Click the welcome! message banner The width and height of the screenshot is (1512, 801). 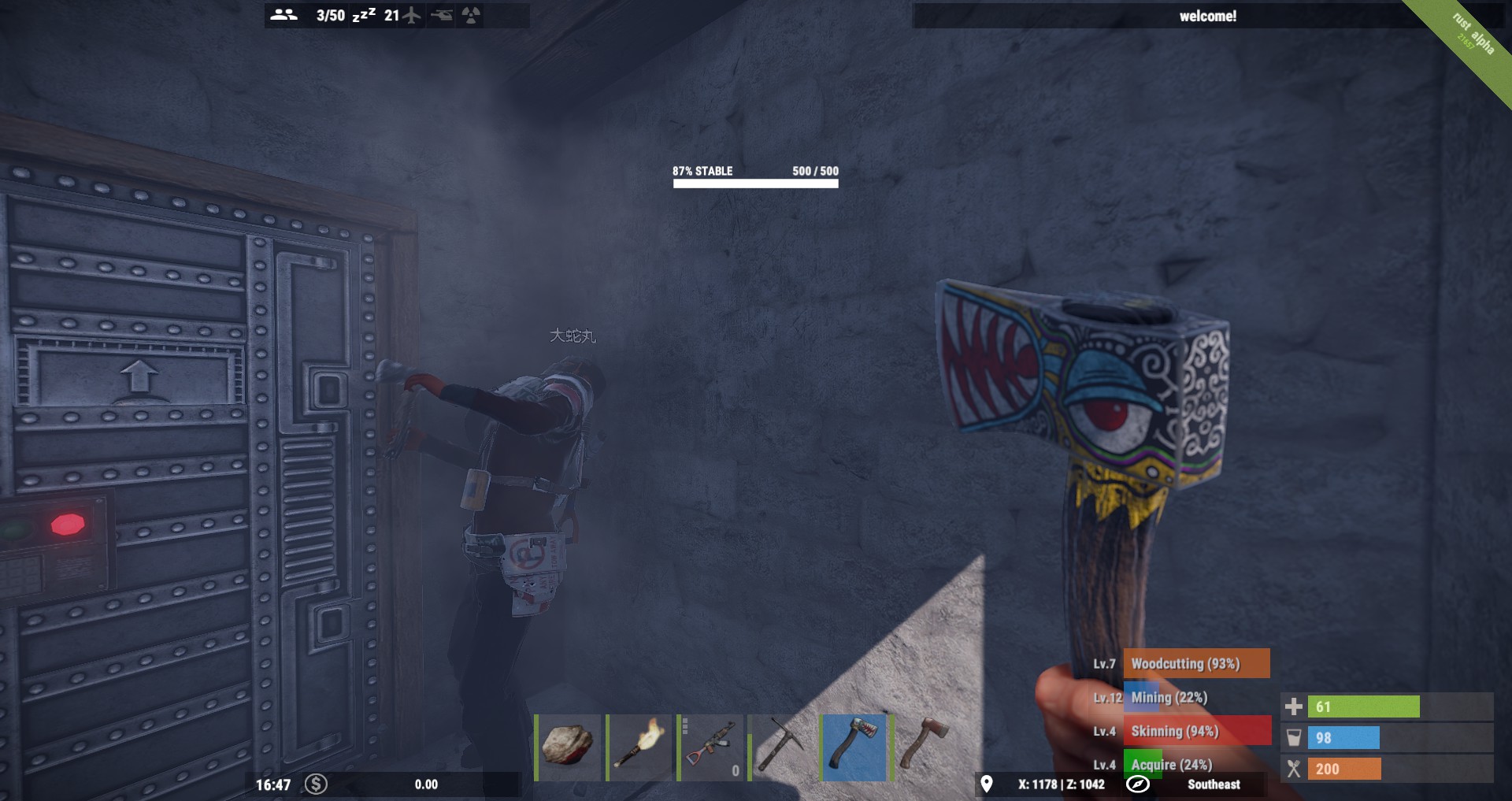pyautogui.click(x=1208, y=14)
